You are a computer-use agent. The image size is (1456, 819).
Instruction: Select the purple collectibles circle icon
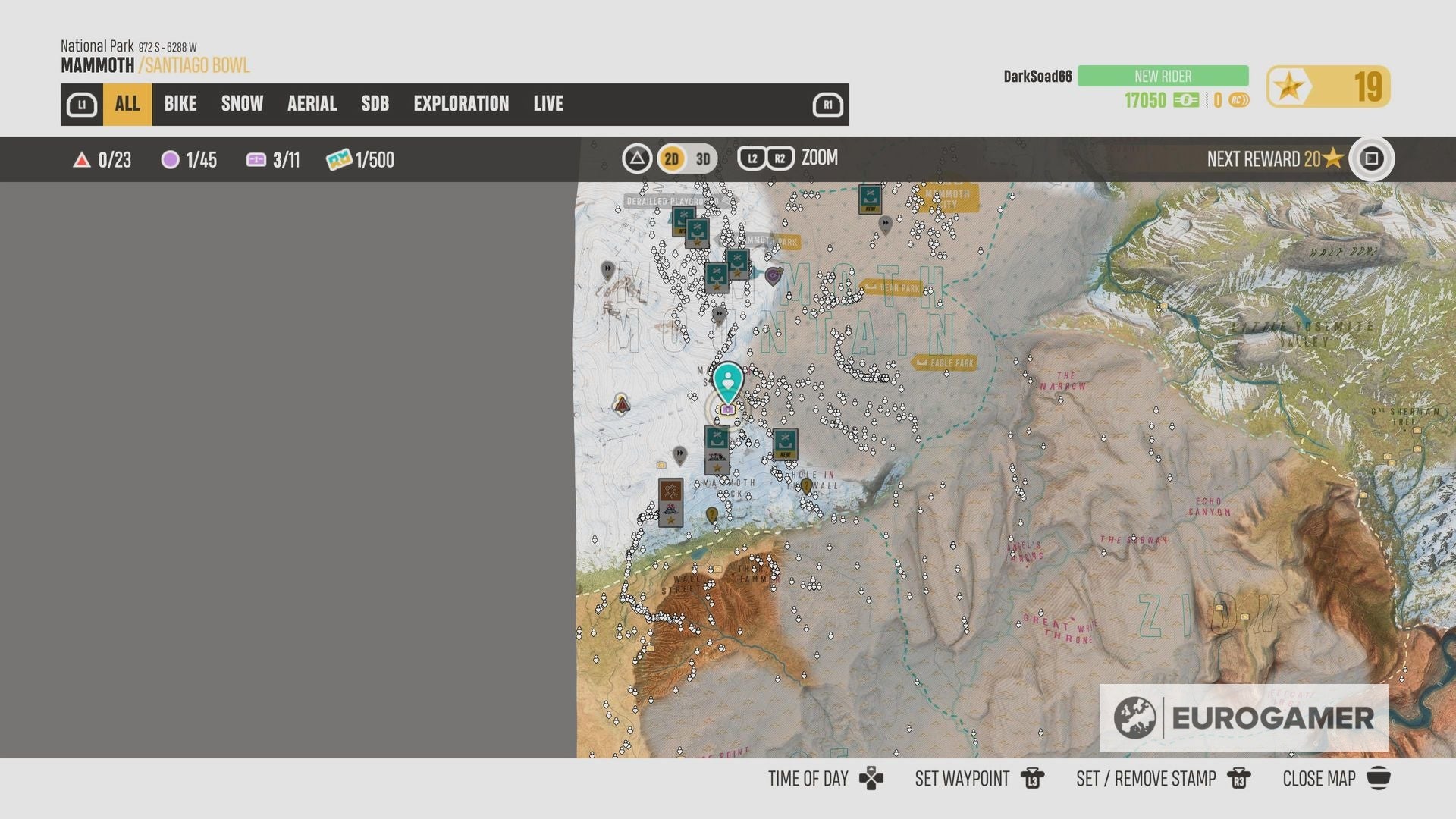(170, 160)
